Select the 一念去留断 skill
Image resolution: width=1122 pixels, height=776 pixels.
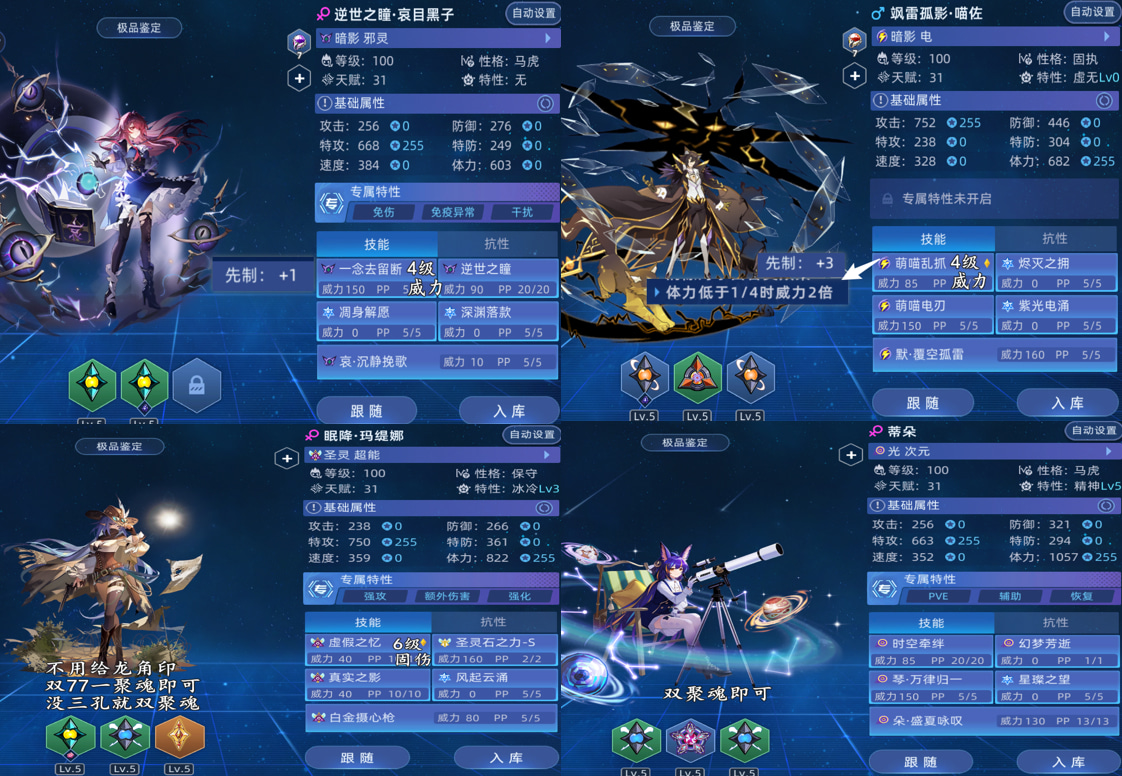(377, 278)
